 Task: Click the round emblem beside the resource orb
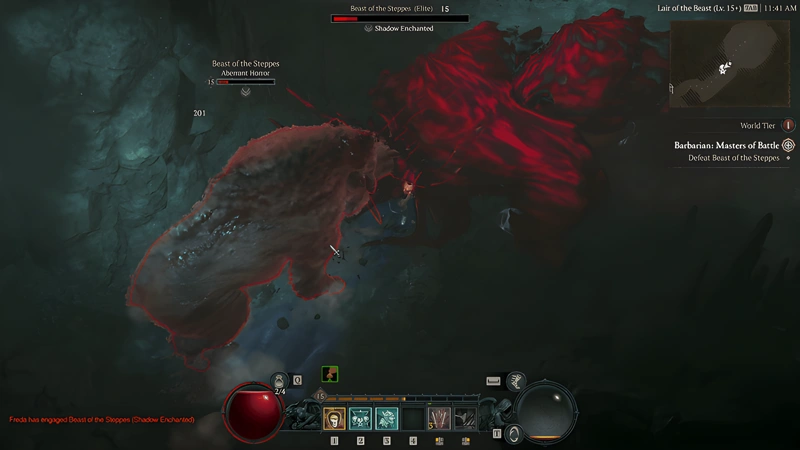click(x=513, y=433)
